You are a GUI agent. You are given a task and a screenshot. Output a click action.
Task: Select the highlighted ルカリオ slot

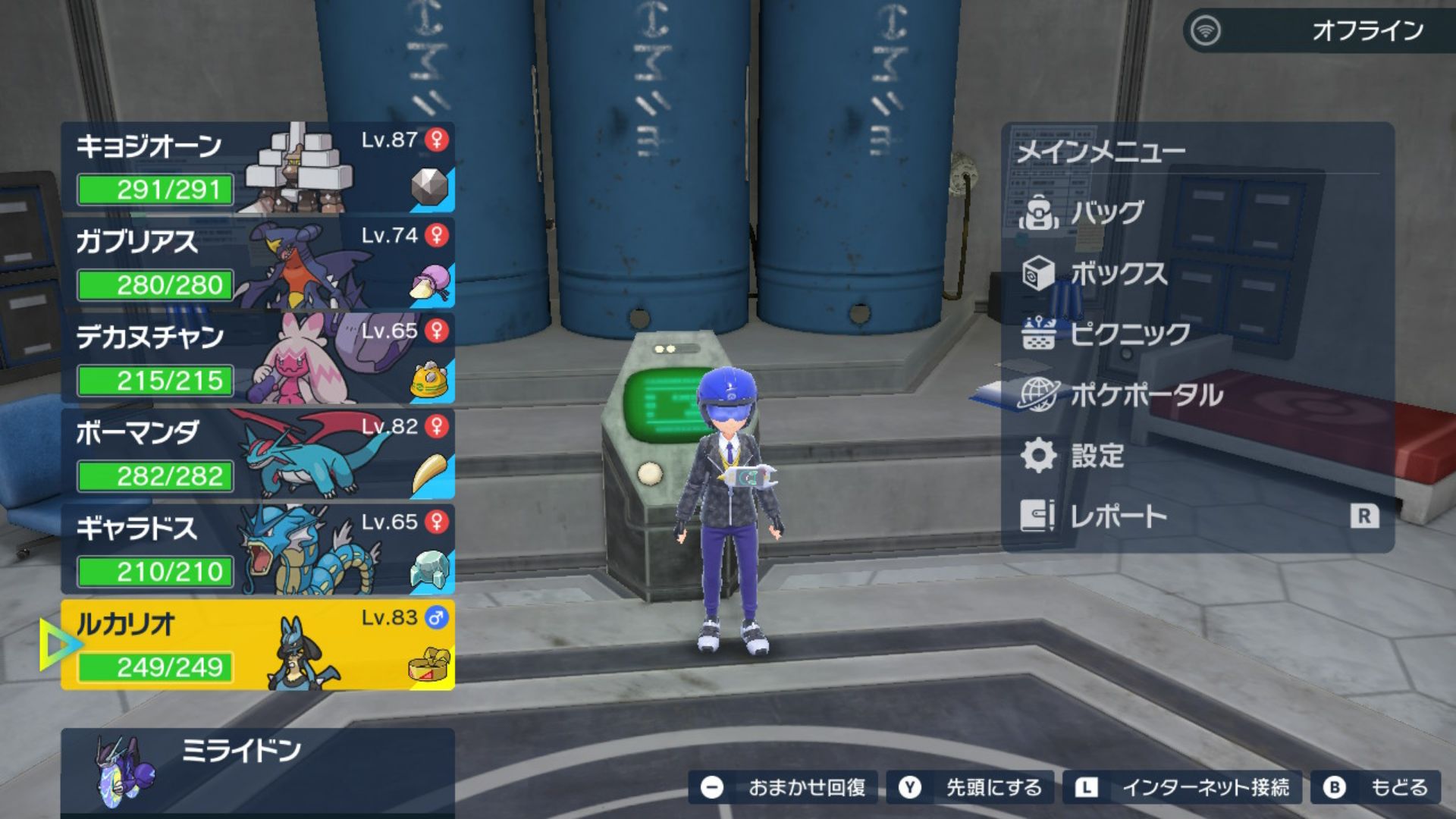258,645
